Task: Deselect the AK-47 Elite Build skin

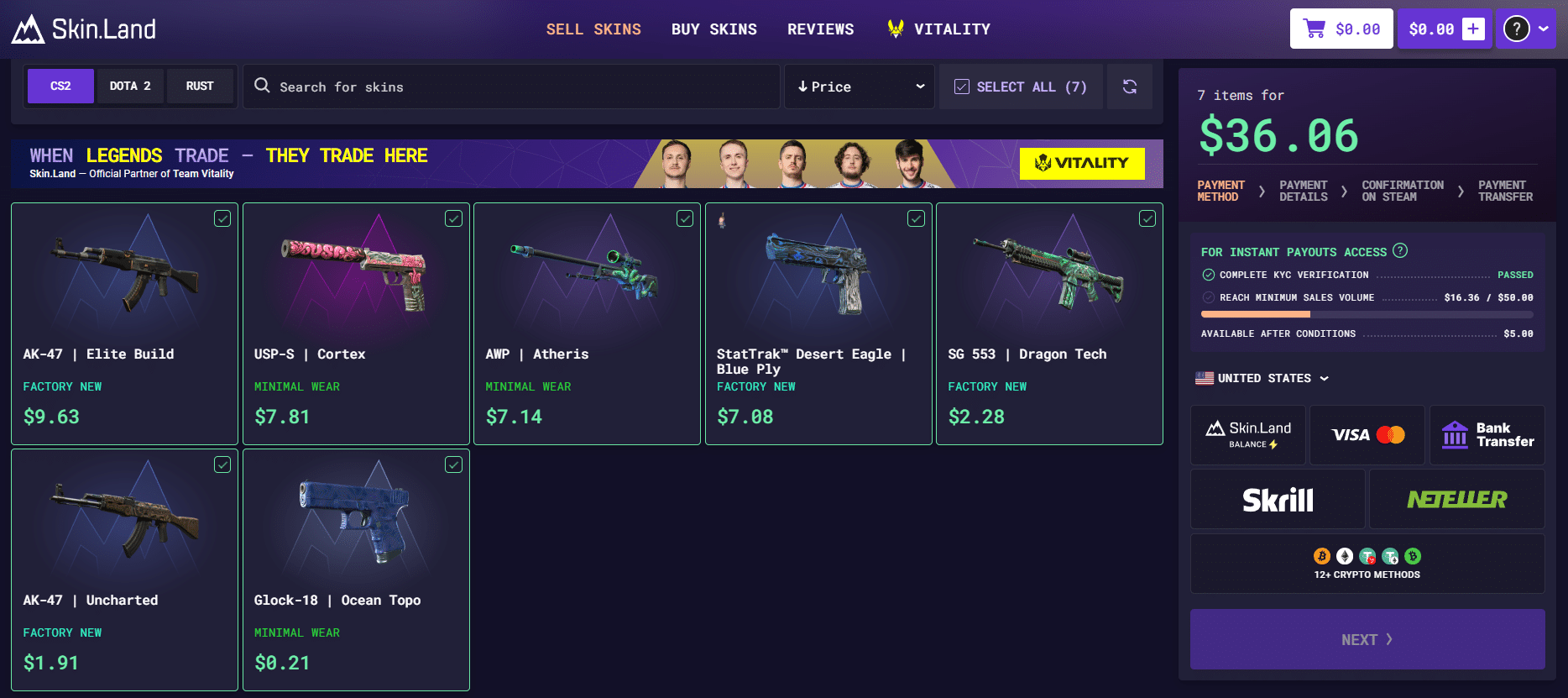Action: point(222,218)
